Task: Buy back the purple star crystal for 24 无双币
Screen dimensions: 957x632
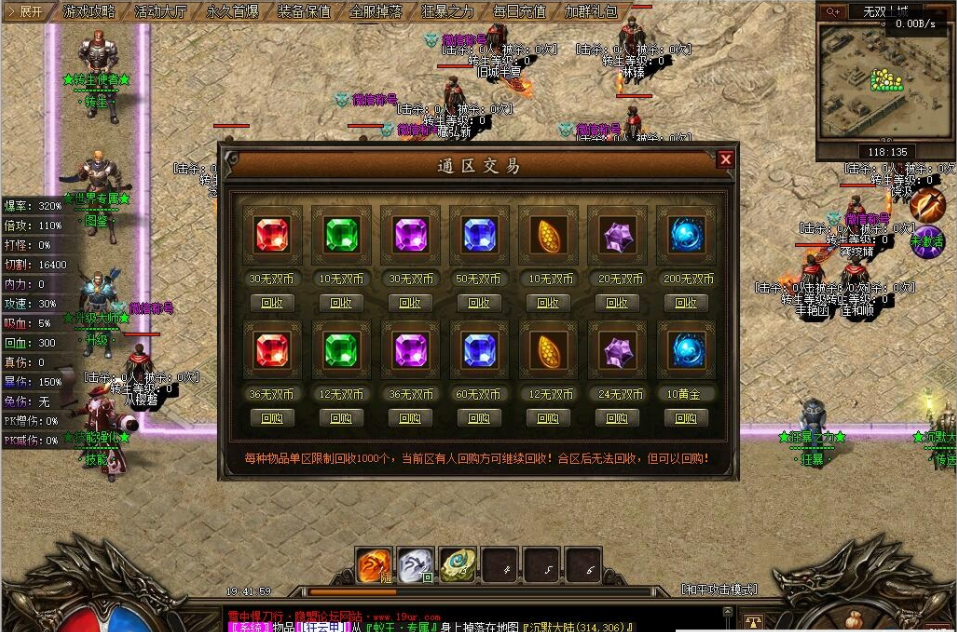Action: point(617,417)
